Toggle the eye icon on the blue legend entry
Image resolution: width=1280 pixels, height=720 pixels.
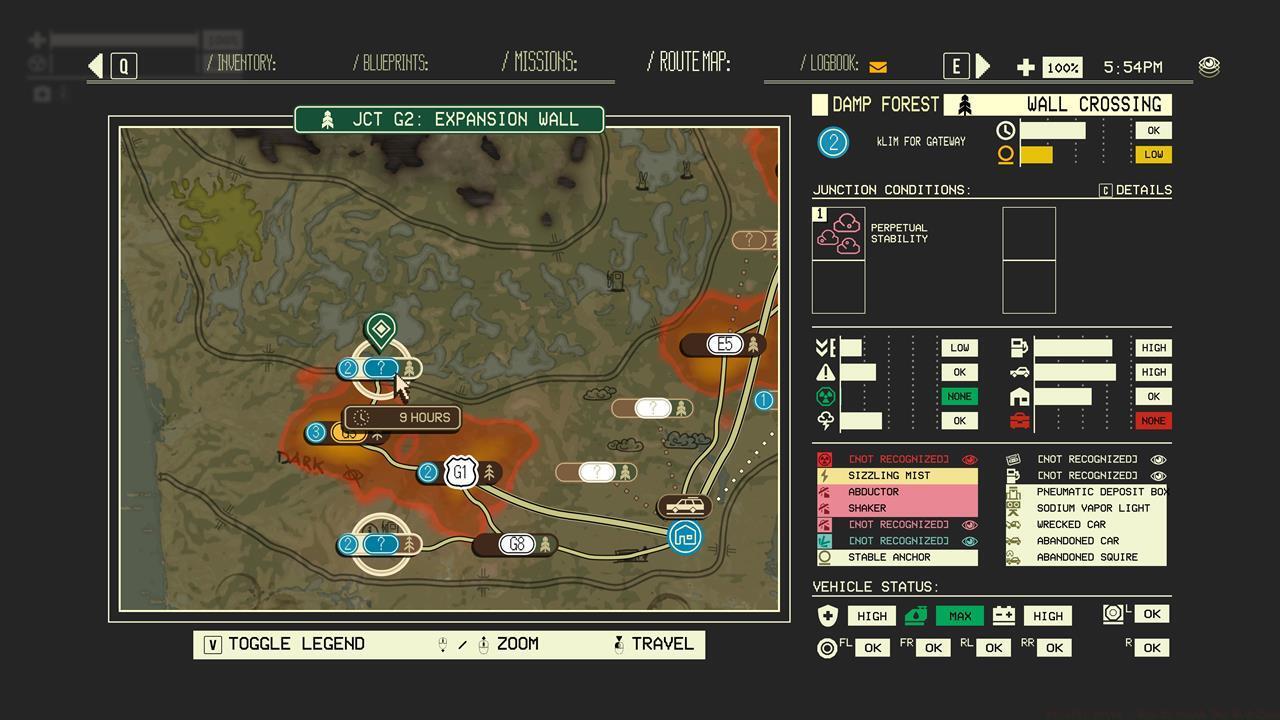(x=970, y=540)
